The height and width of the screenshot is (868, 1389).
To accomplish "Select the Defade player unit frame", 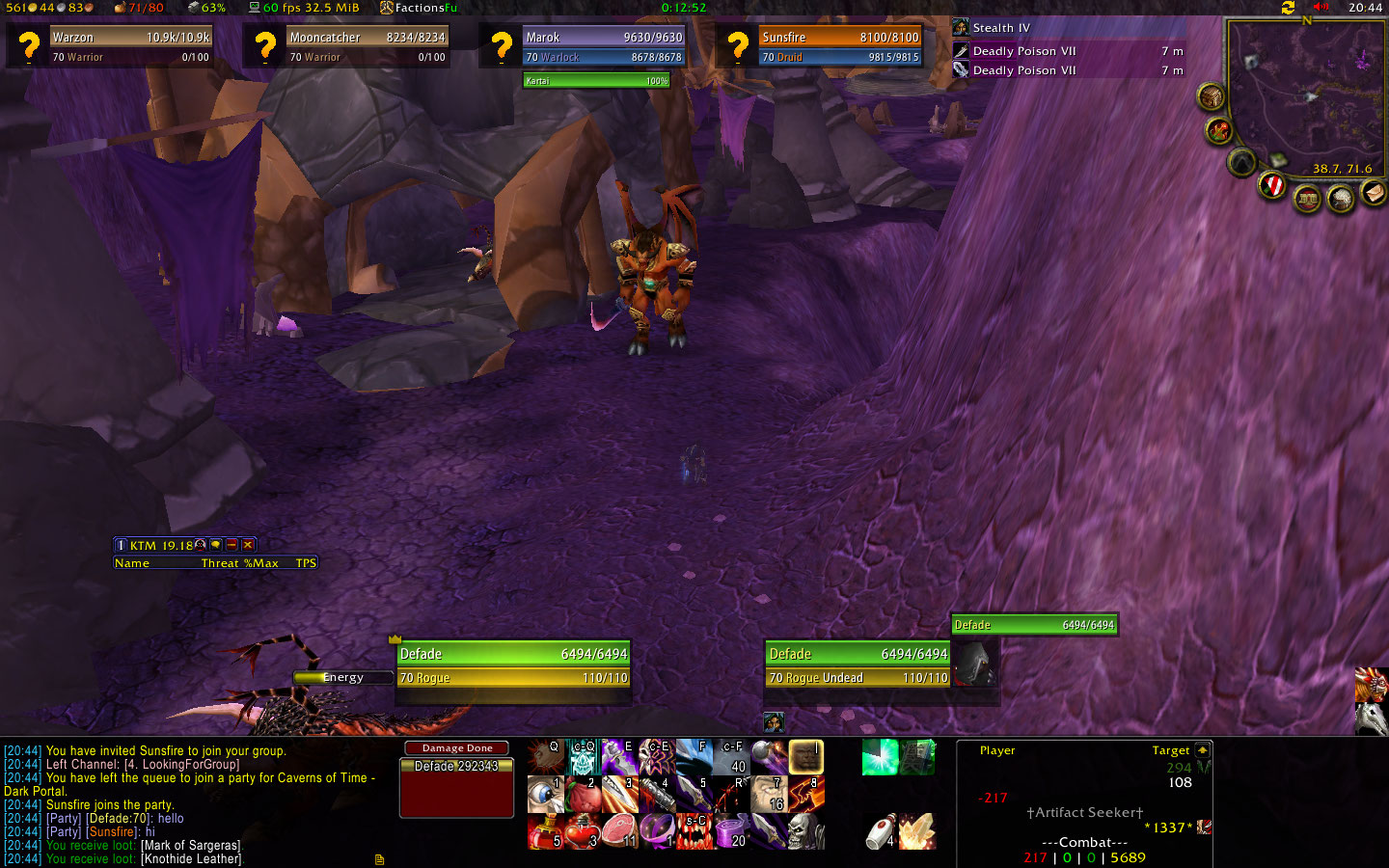I will 513,665.
